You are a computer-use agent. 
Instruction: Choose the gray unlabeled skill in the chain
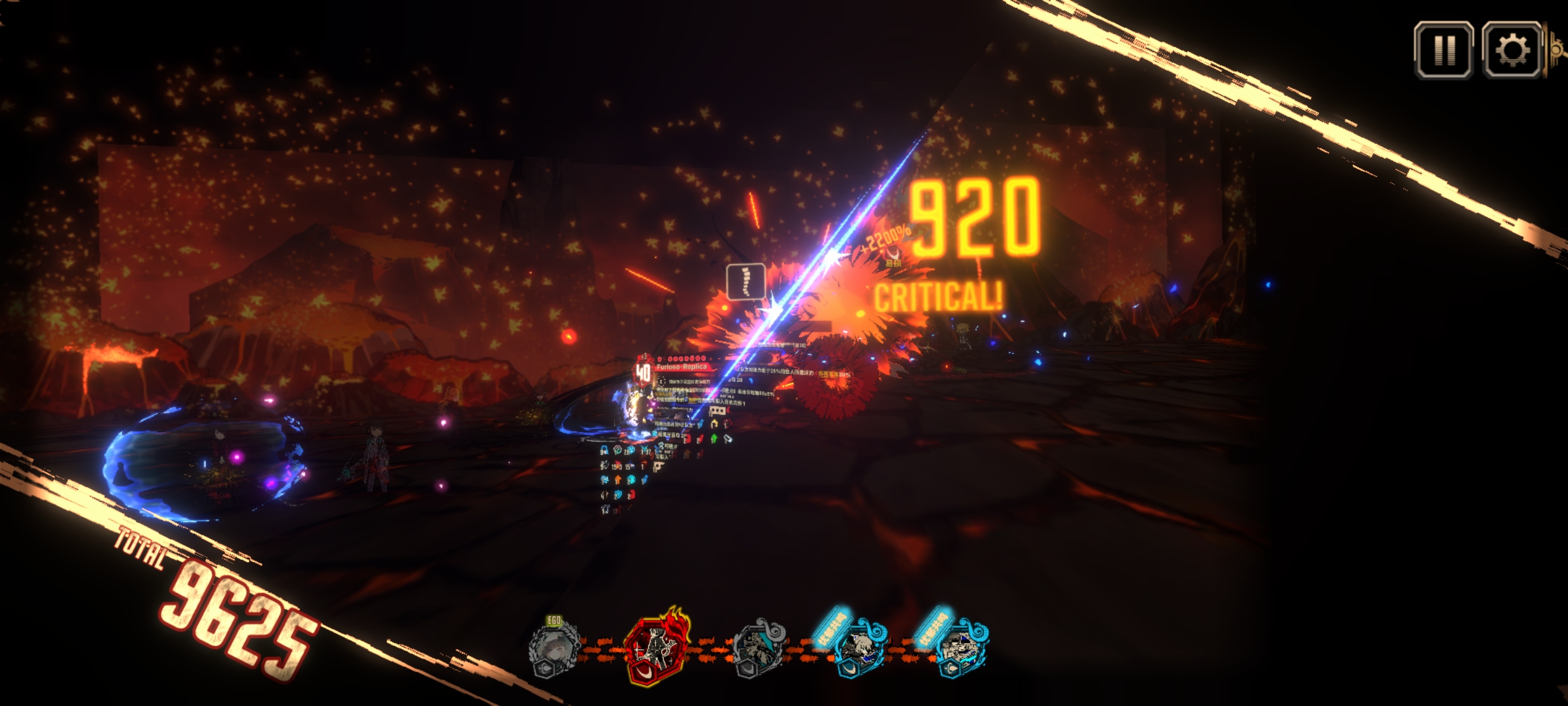tap(758, 647)
